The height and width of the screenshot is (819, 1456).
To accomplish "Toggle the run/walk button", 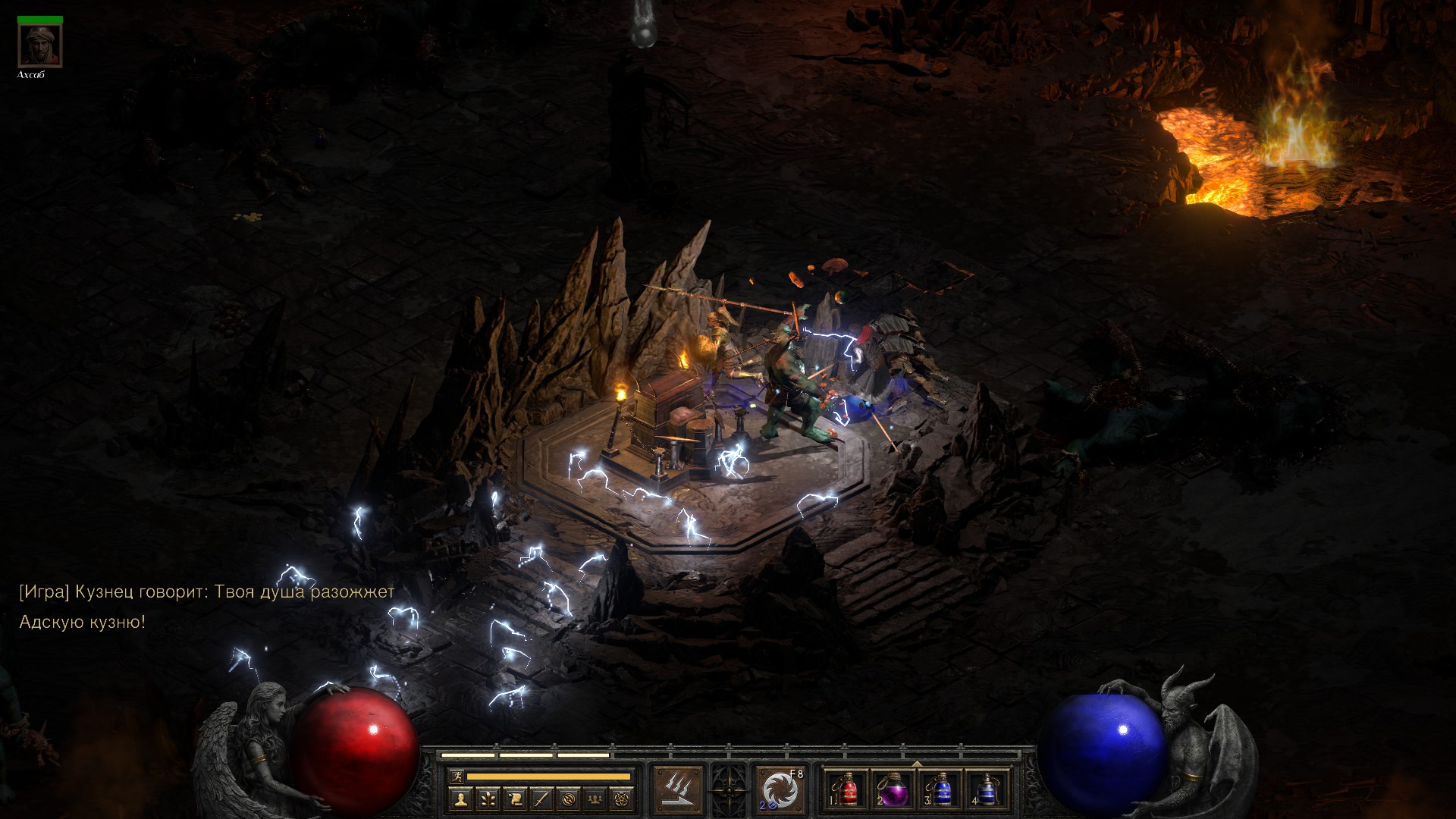I will (x=455, y=776).
